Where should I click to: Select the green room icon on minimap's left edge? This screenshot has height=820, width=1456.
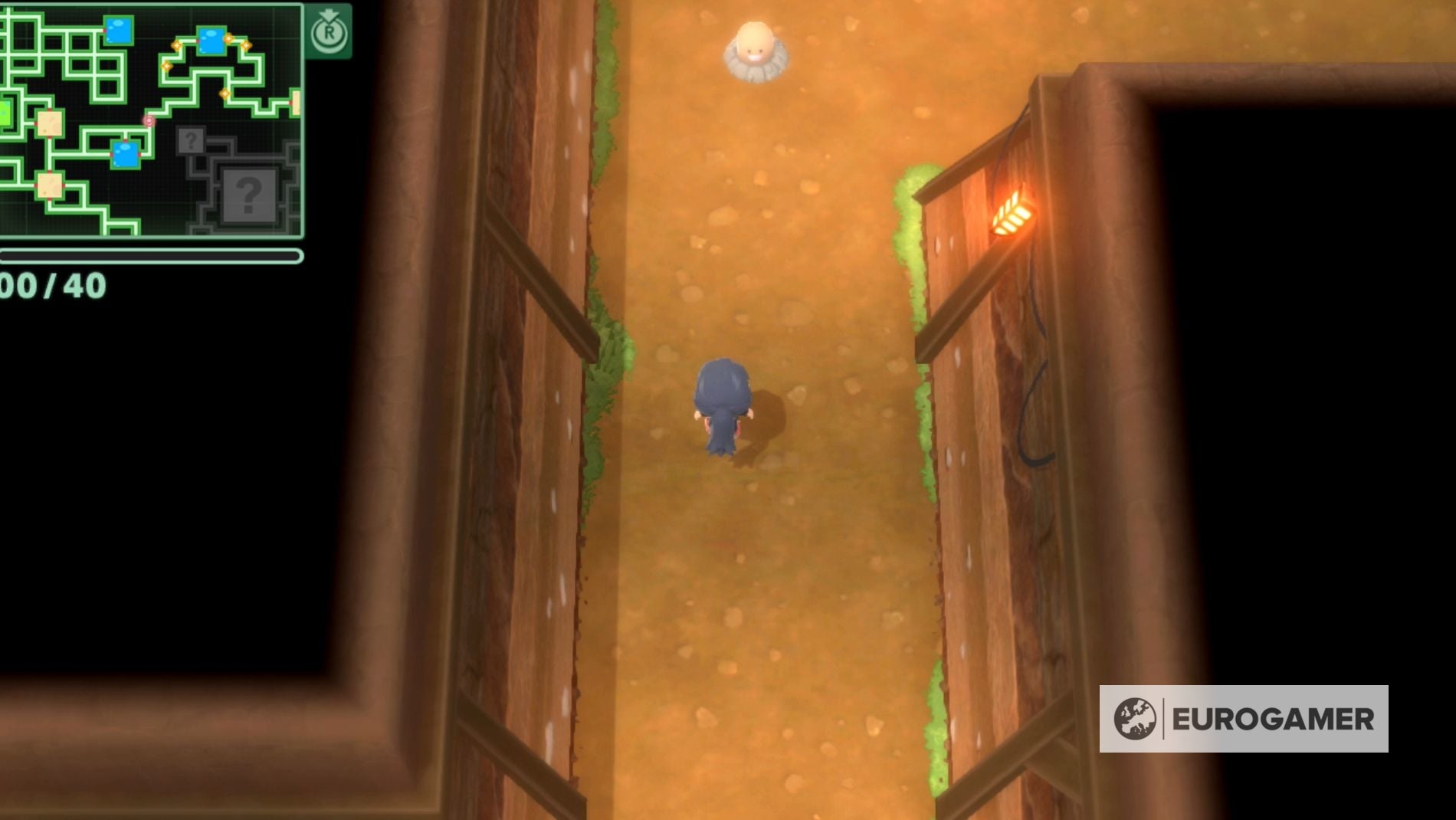(x=4, y=112)
